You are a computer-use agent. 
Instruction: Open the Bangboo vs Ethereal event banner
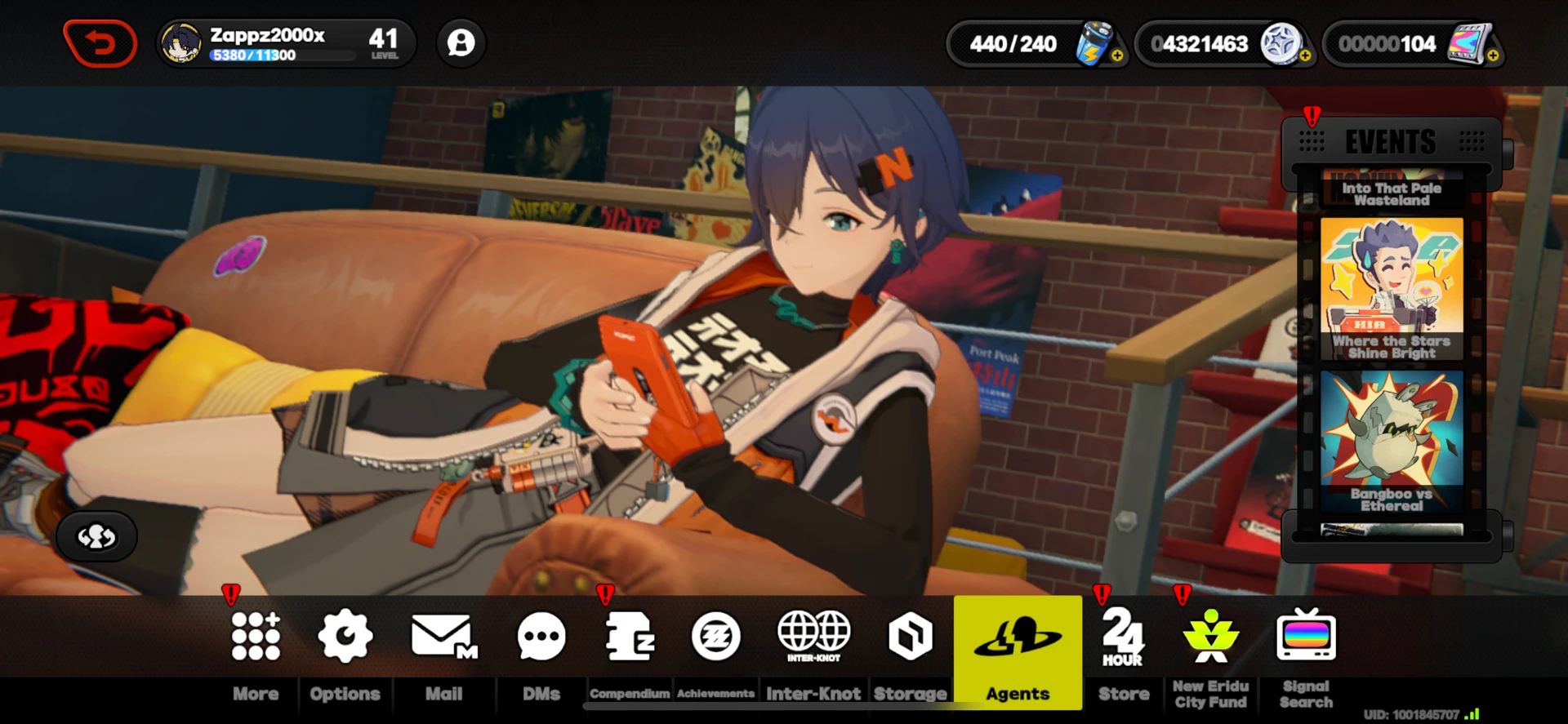coord(1391,441)
